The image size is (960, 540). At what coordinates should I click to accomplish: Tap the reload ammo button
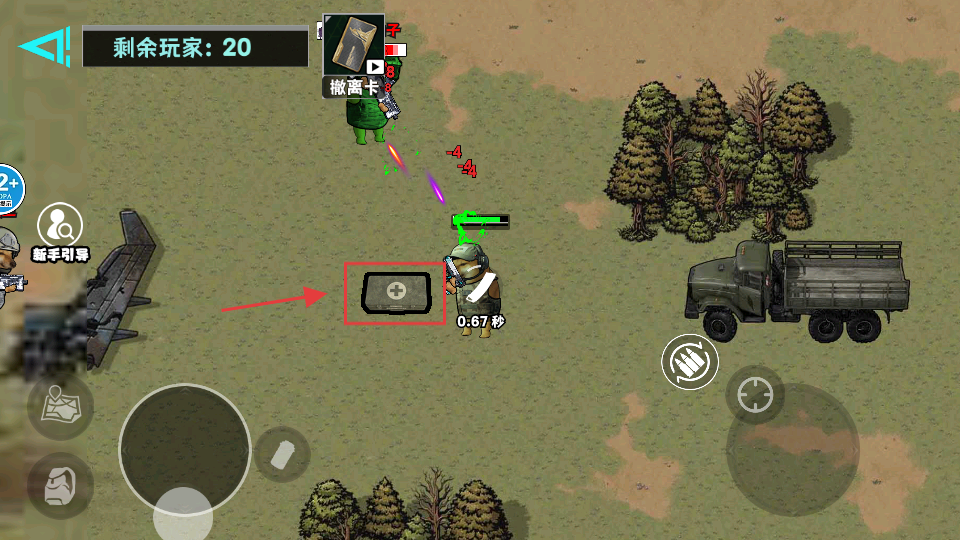tap(690, 362)
